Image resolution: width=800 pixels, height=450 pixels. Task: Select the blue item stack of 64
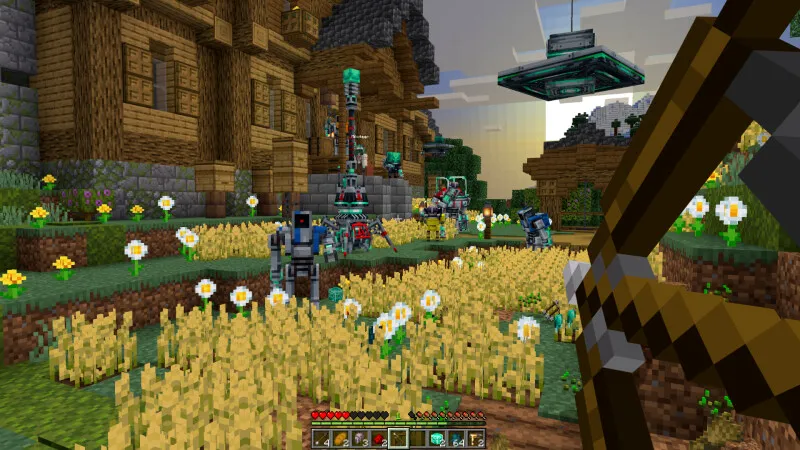pos(457,438)
